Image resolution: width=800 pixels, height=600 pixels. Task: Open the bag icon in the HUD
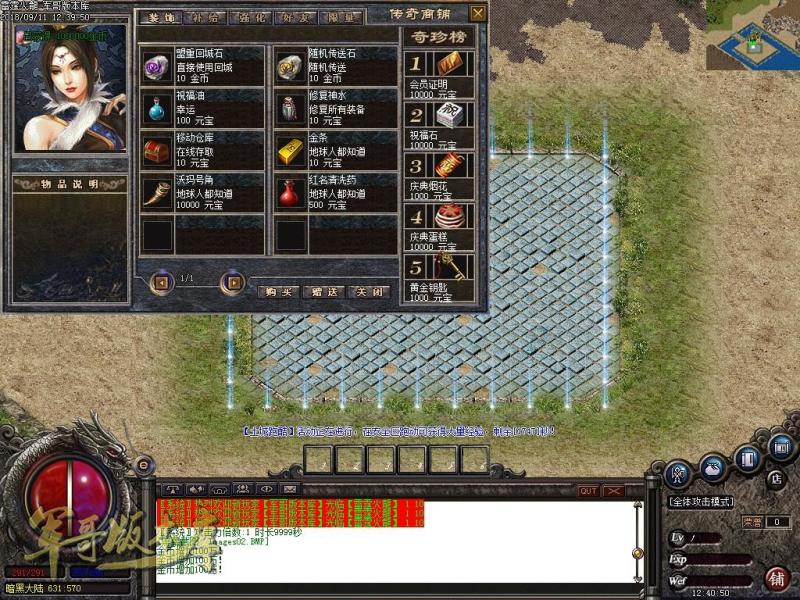[711, 466]
